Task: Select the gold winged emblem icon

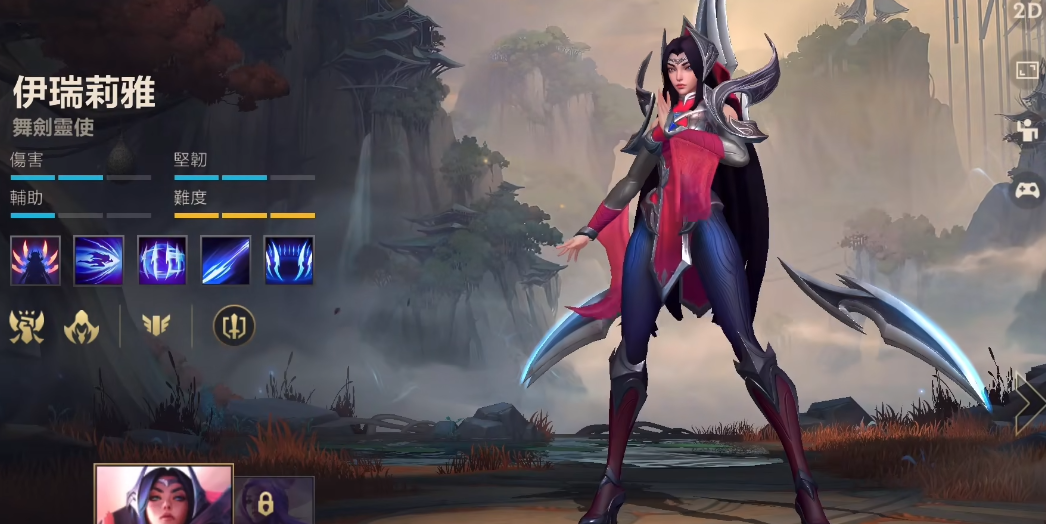Action: pos(156,326)
